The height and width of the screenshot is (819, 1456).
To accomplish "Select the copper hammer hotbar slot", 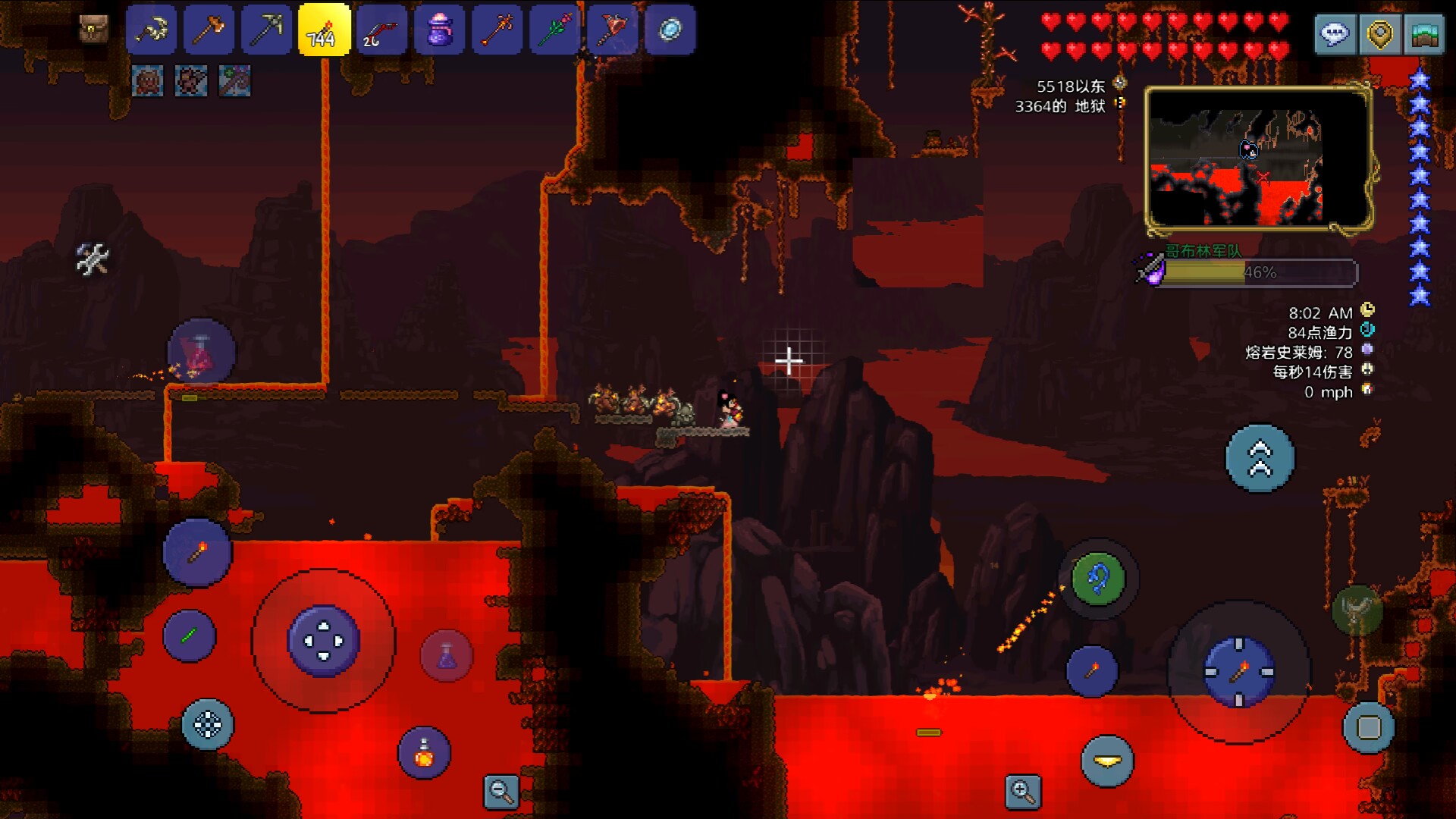I will (x=209, y=30).
